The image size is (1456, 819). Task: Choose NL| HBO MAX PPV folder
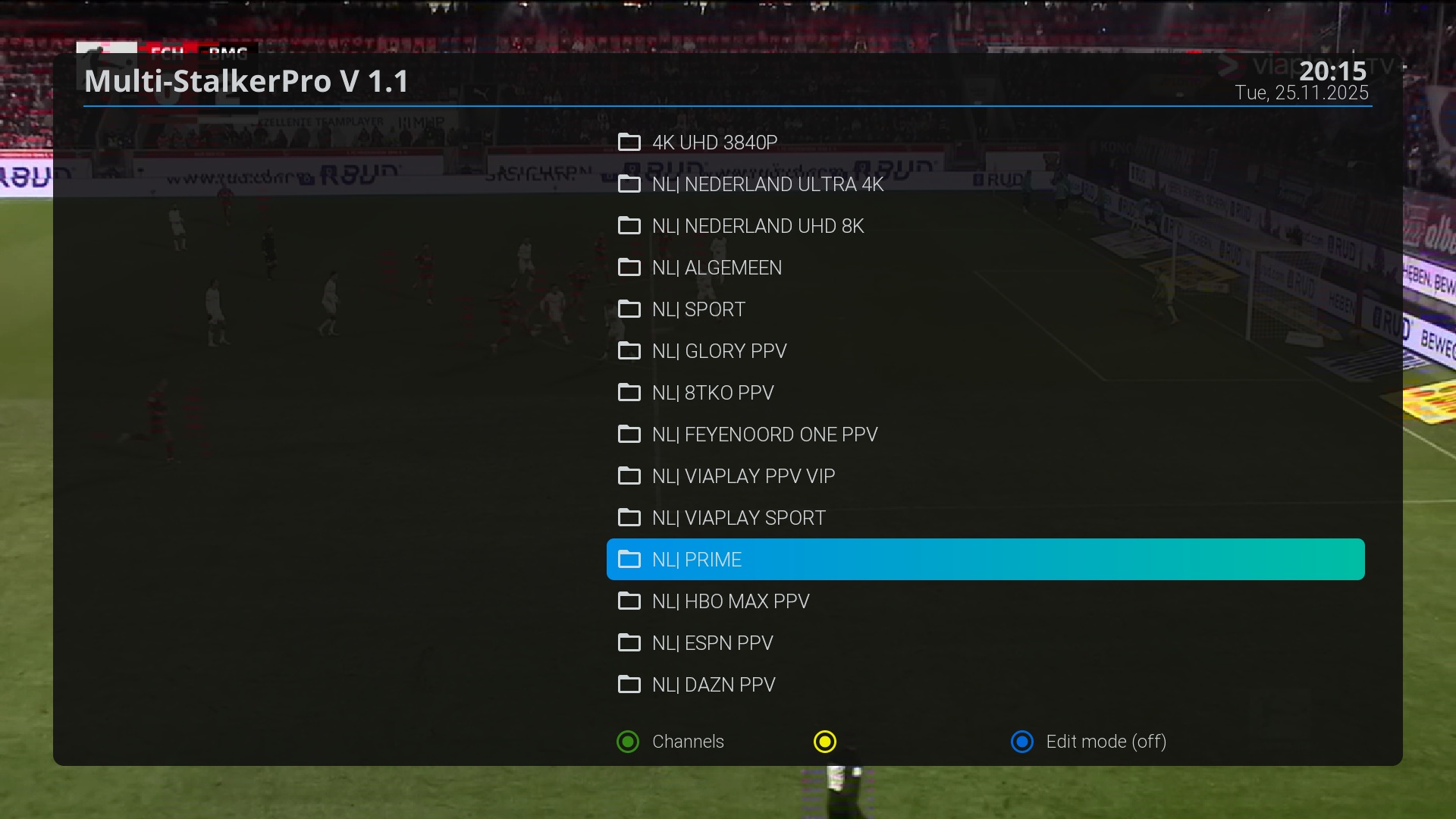(730, 601)
